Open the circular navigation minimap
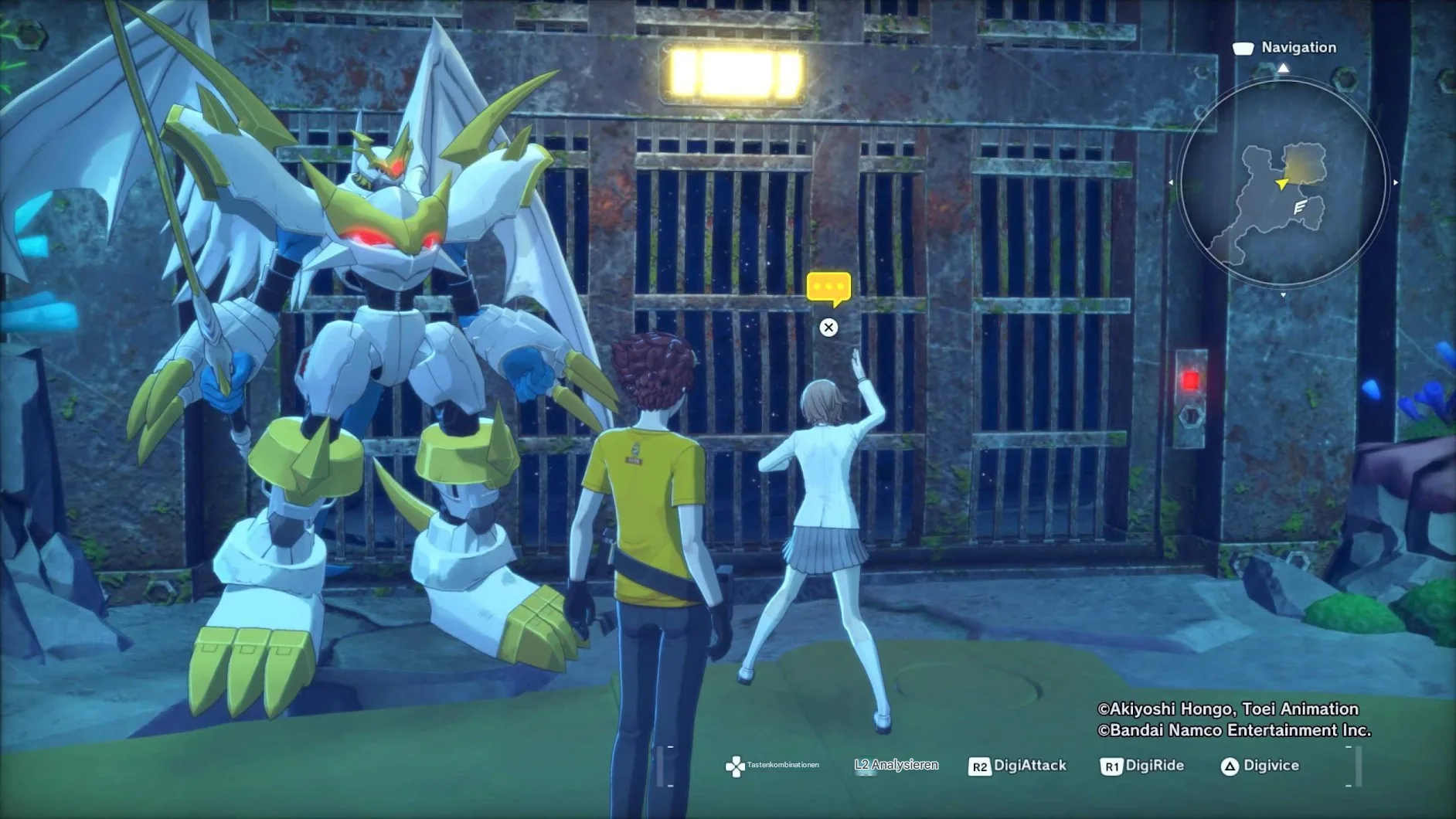The height and width of the screenshot is (819, 1456). pos(1283,184)
